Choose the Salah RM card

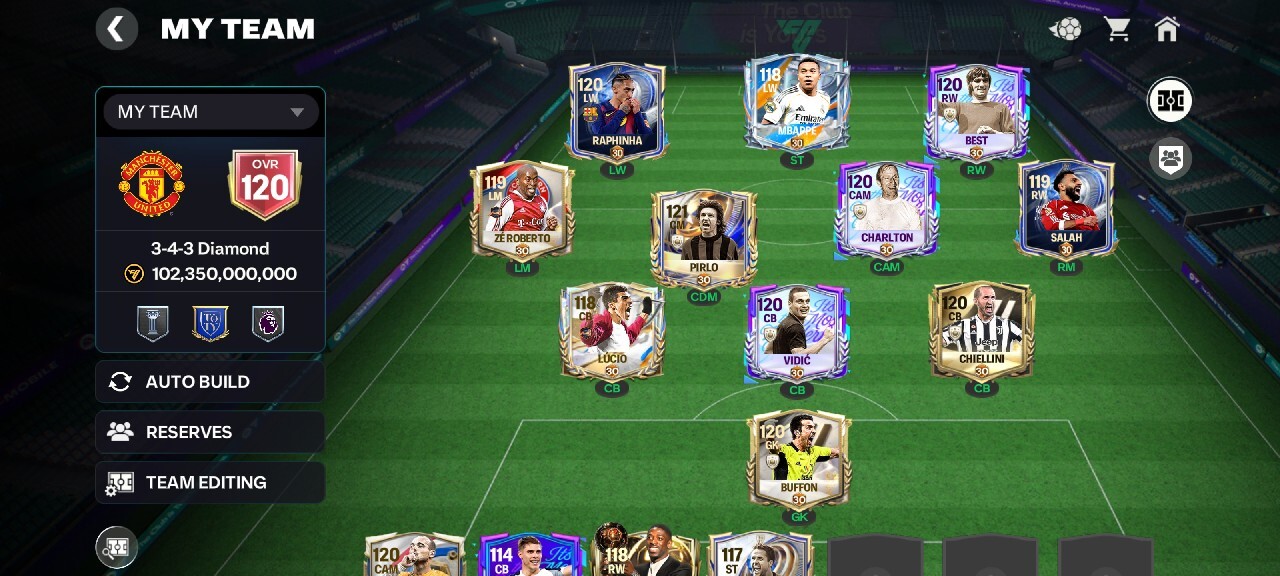coord(1066,210)
